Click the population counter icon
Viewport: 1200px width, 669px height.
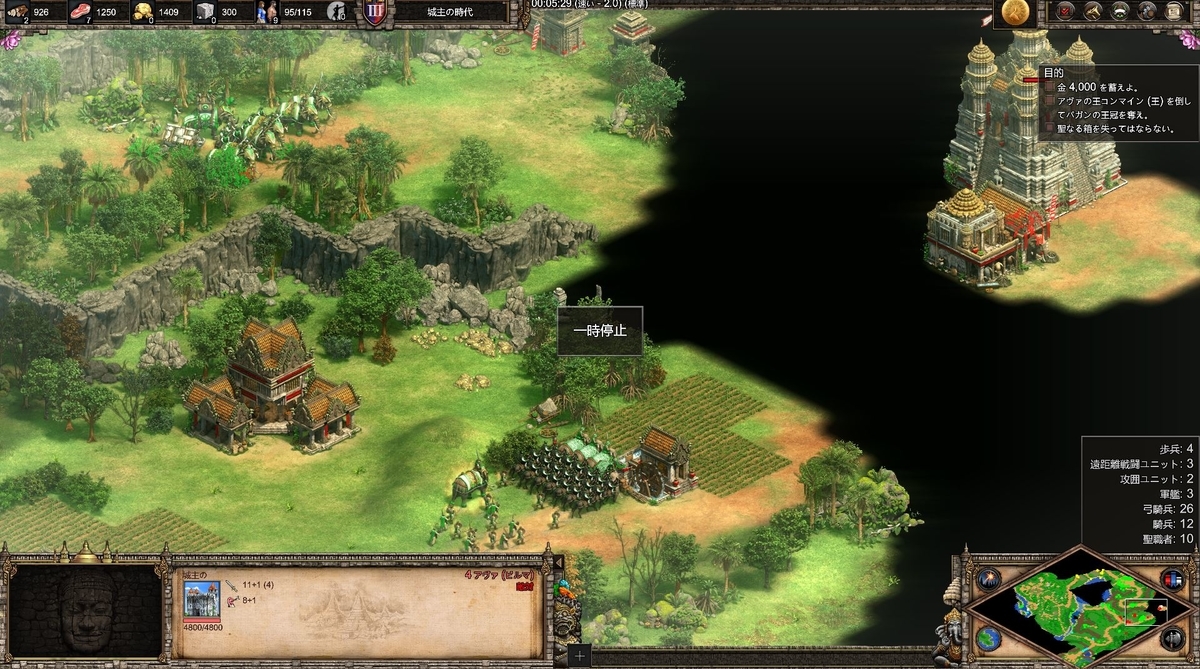pyautogui.click(x=266, y=12)
